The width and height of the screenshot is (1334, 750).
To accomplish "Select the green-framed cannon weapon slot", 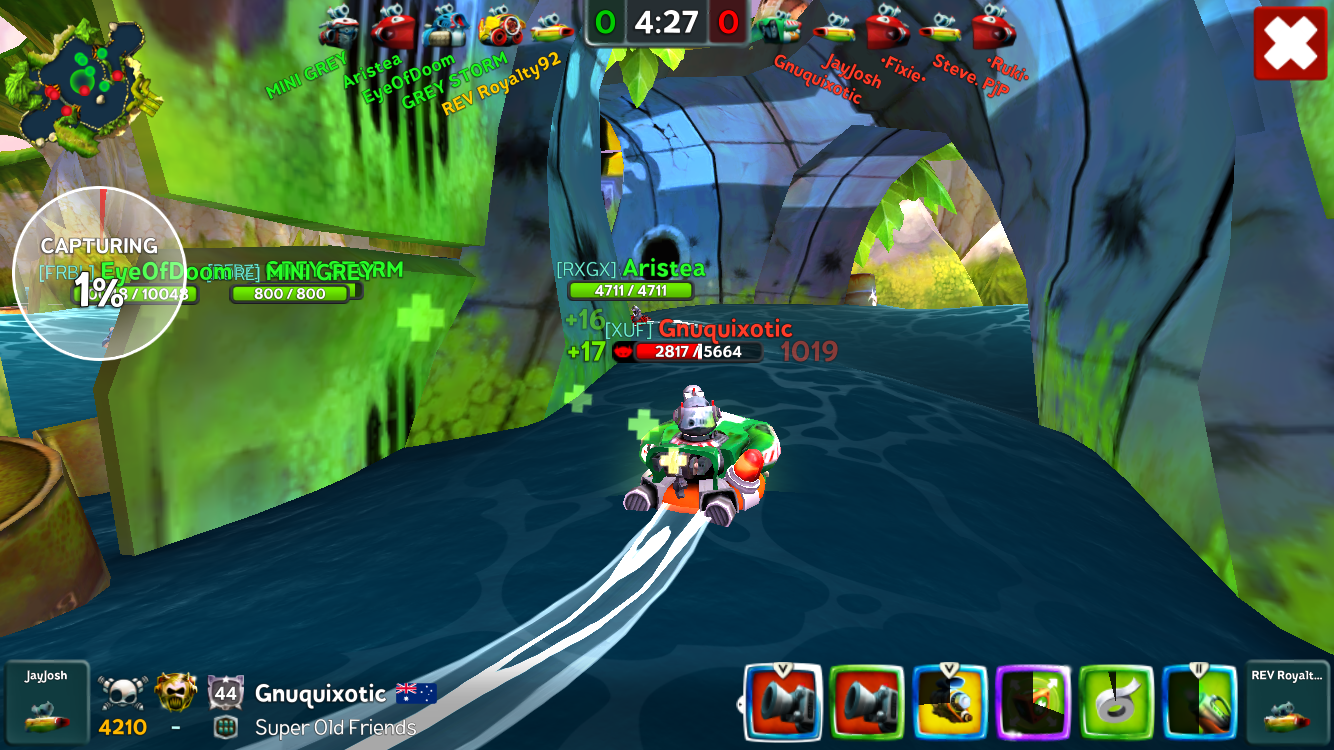I will 867,703.
